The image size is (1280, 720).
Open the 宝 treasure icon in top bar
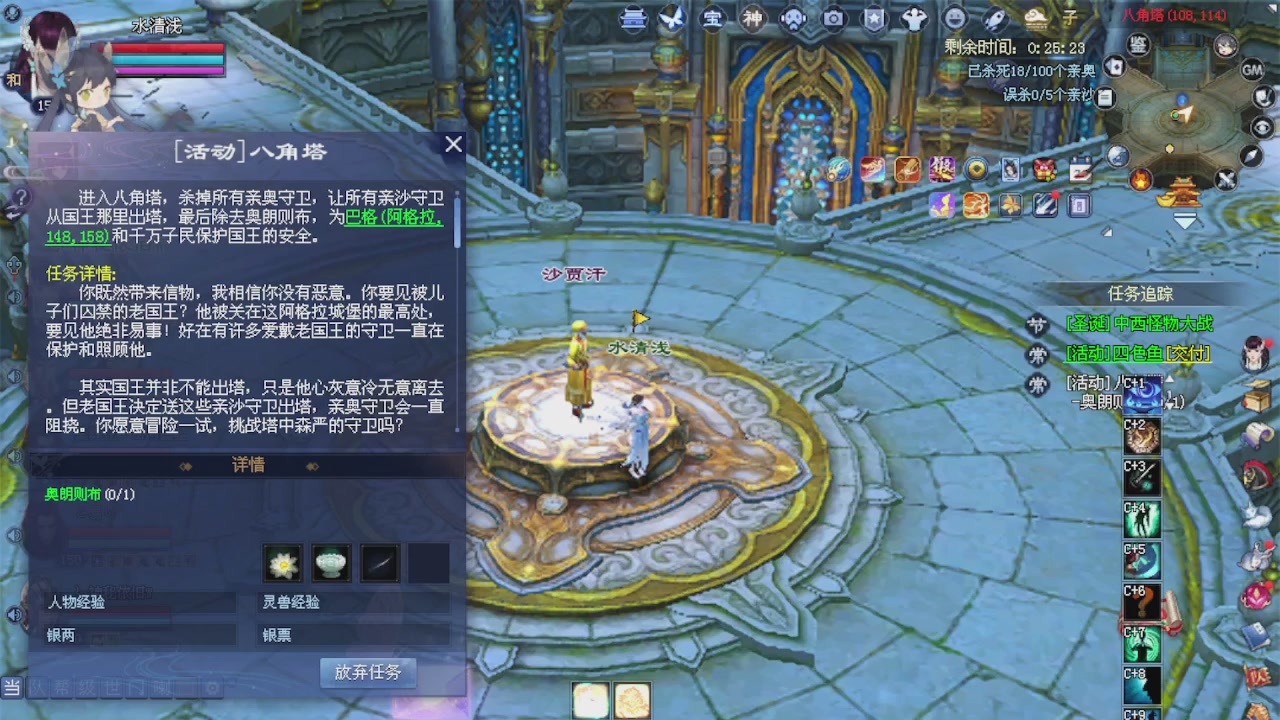pos(714,18)
